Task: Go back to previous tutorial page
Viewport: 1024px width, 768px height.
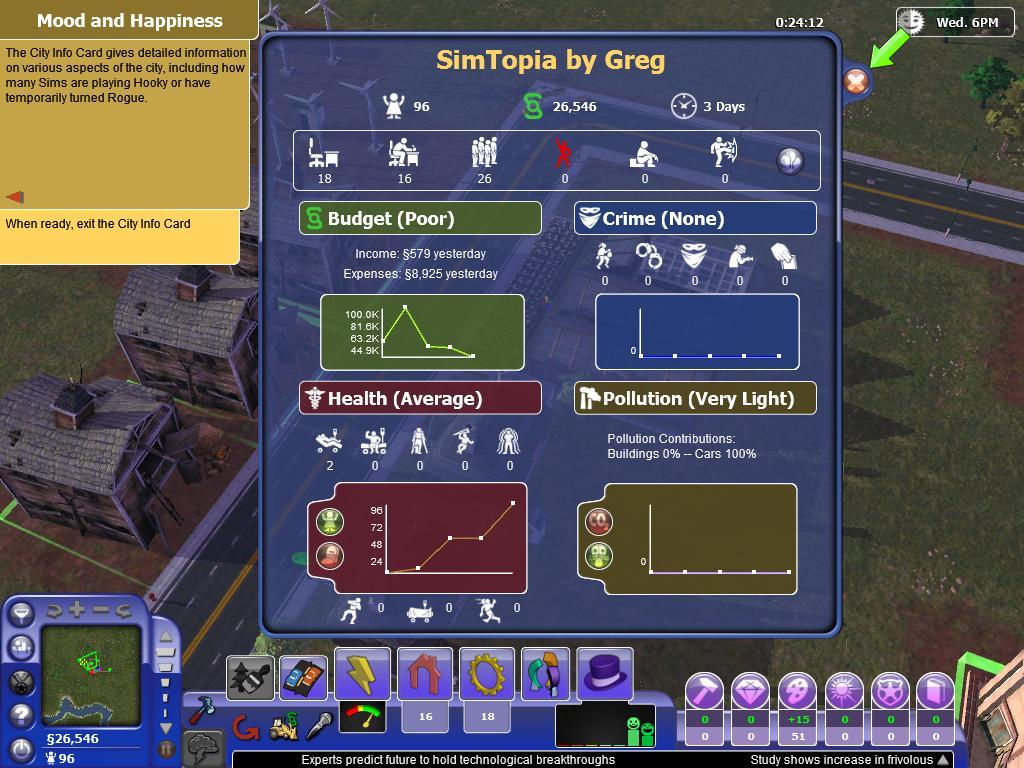Action: 16,197
